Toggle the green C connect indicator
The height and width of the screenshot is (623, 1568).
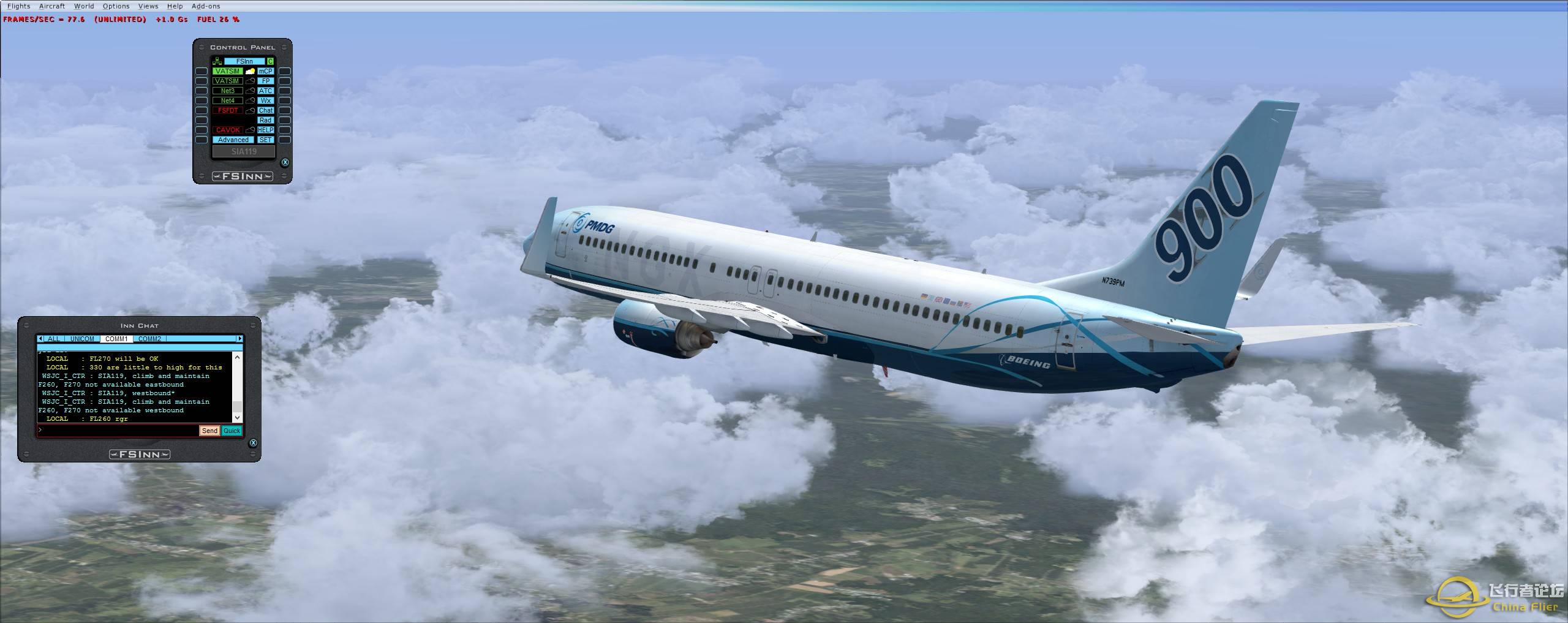pos(270,62)
